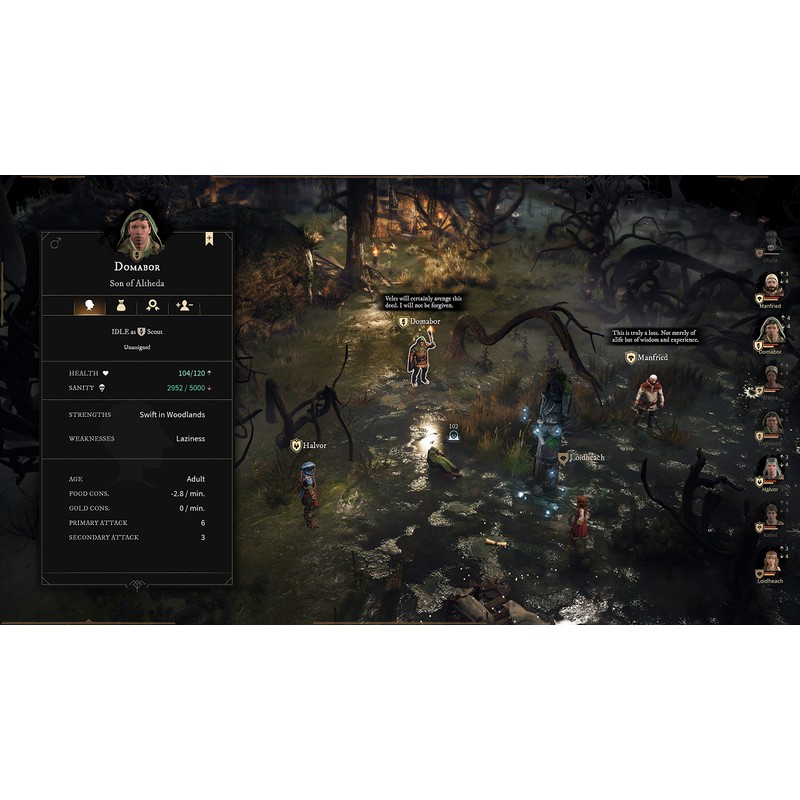Click the Domabor nameplate above the torchbearer

419,322
